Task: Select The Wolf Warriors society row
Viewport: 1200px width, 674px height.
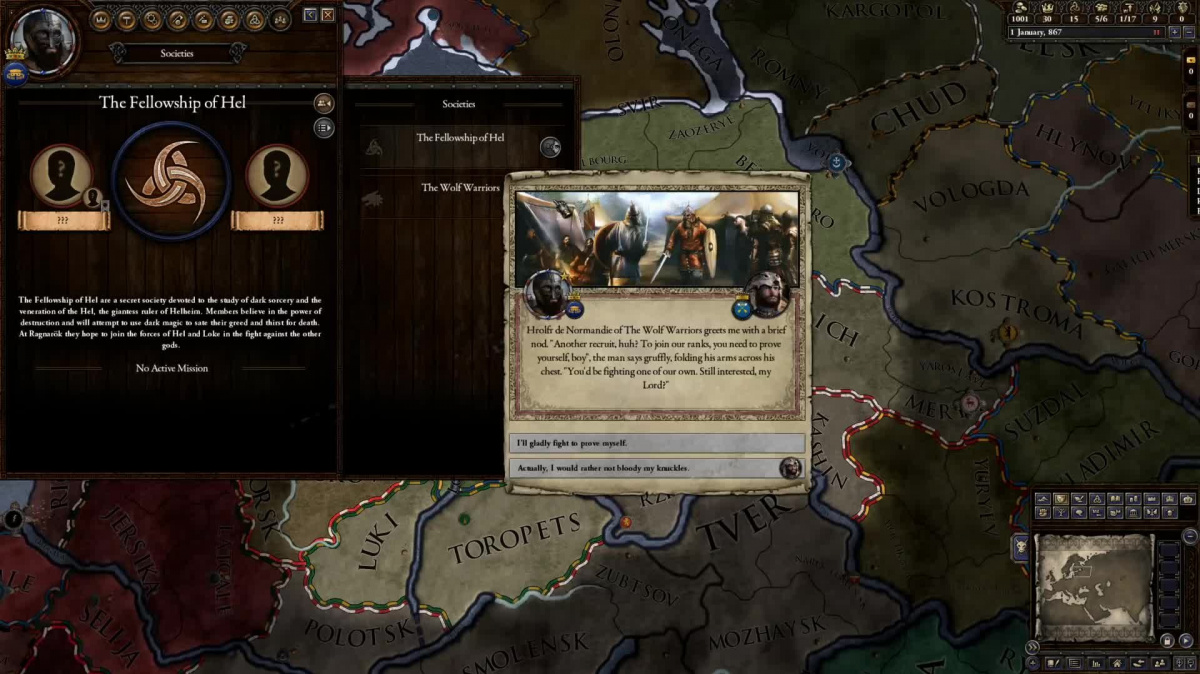Action: (460, 188)
